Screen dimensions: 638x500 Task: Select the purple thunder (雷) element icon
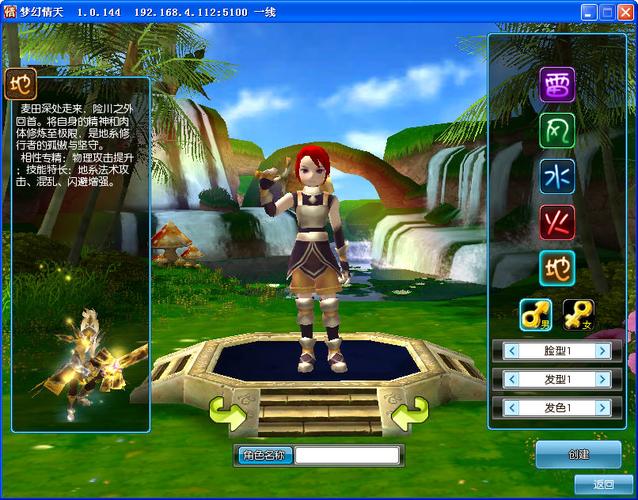[x=556, y=85]
